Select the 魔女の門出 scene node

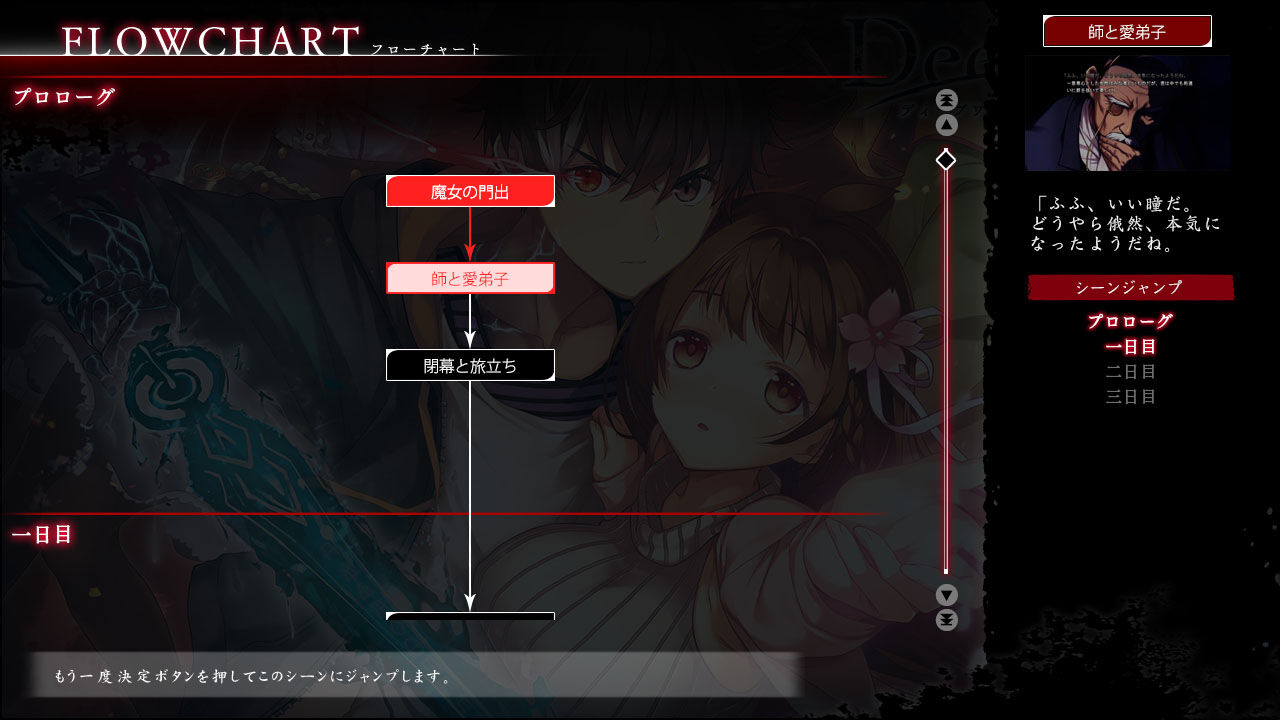point(470,190)
